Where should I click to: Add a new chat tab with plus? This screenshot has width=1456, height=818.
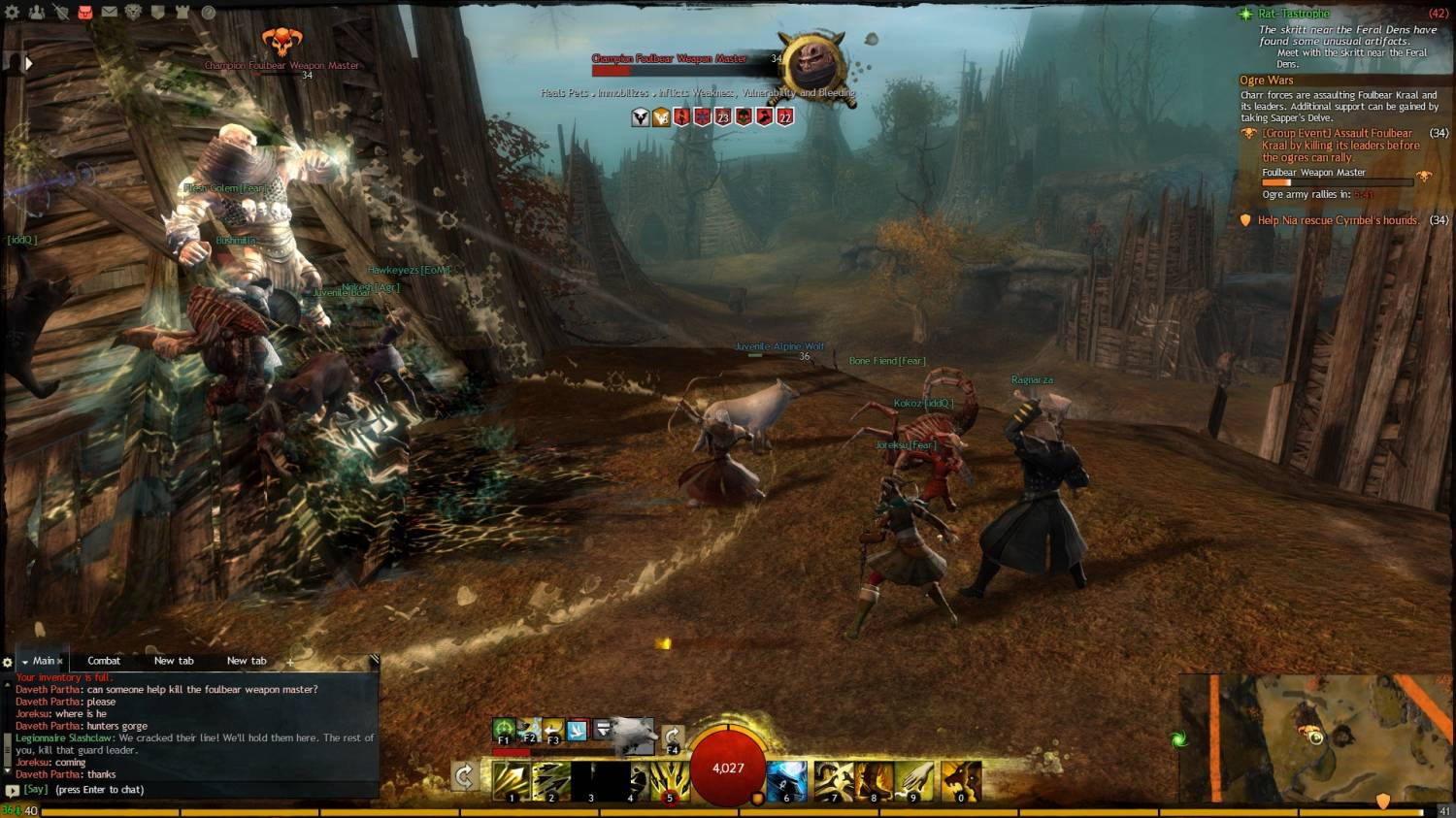pos(289,662)
